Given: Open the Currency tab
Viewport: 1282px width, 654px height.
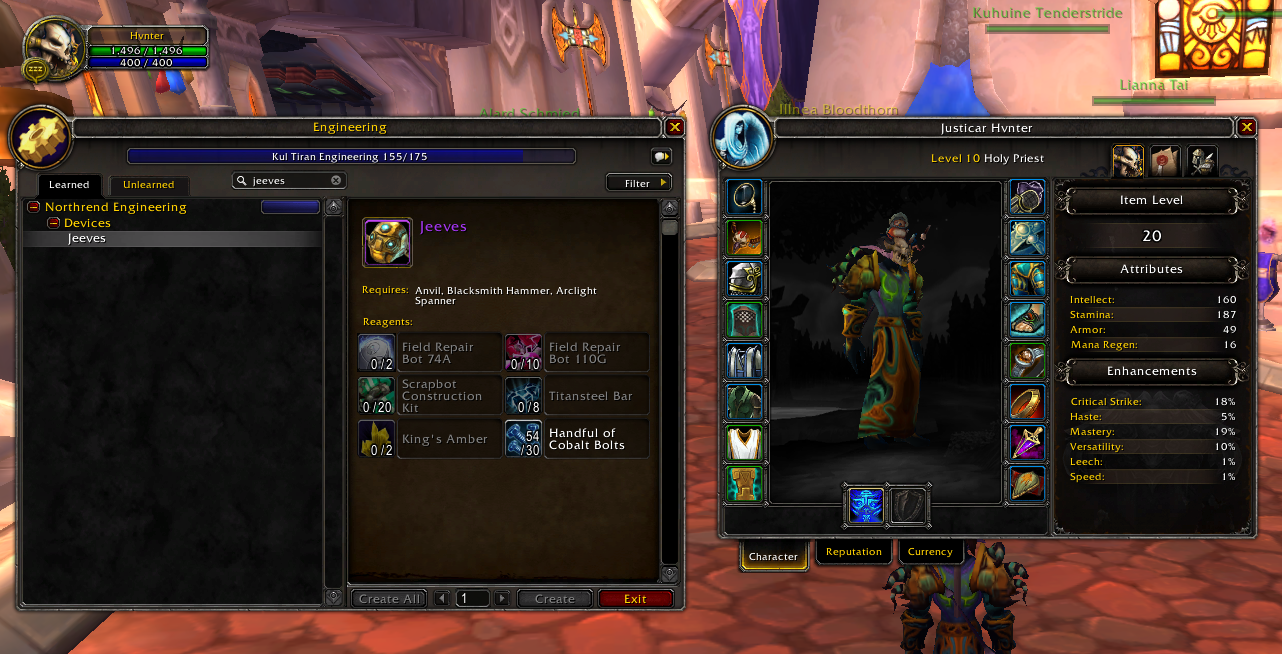Looking at the screenshot, I should [x=930, y=552].
